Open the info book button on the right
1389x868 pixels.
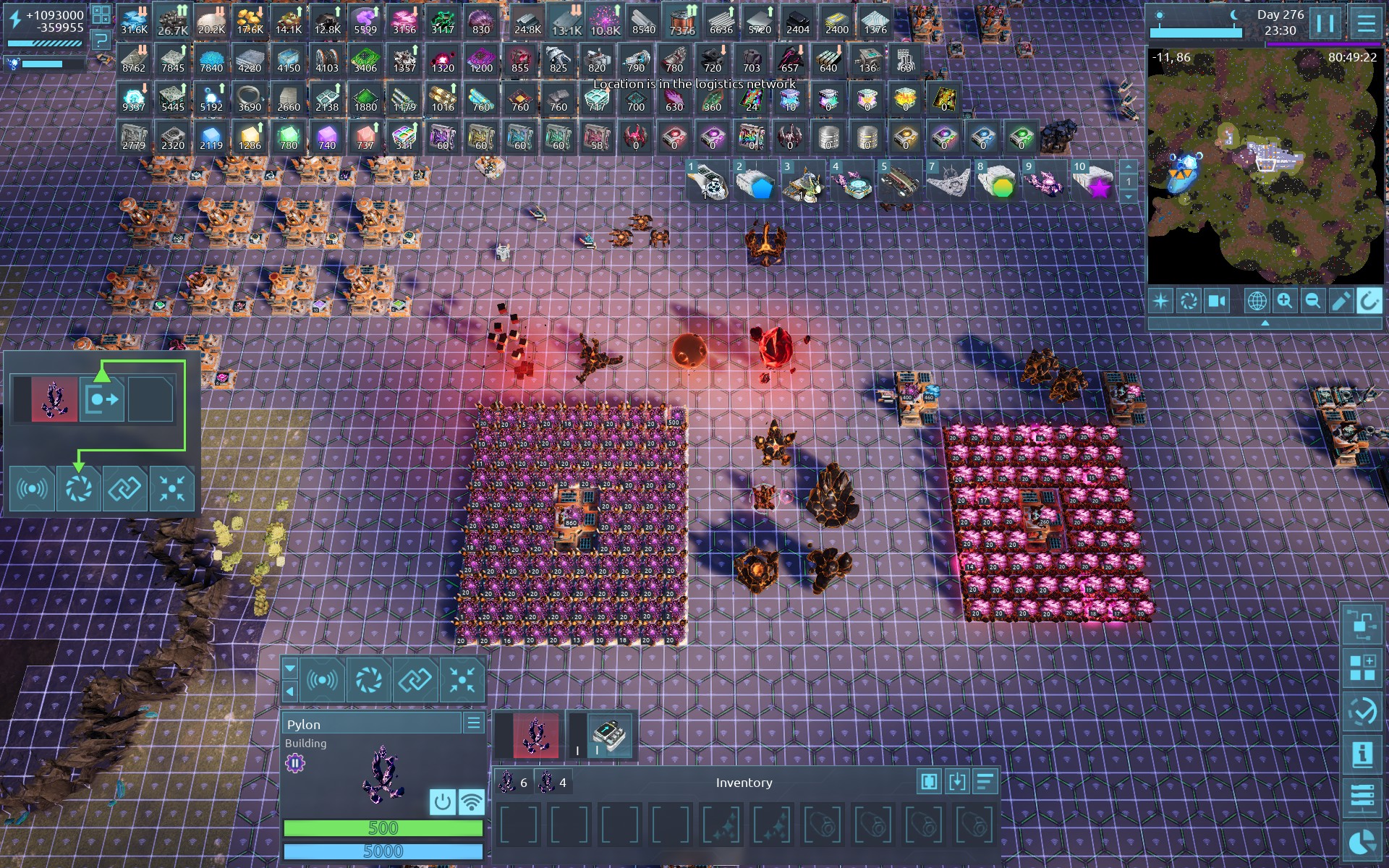click(1362, 754)
